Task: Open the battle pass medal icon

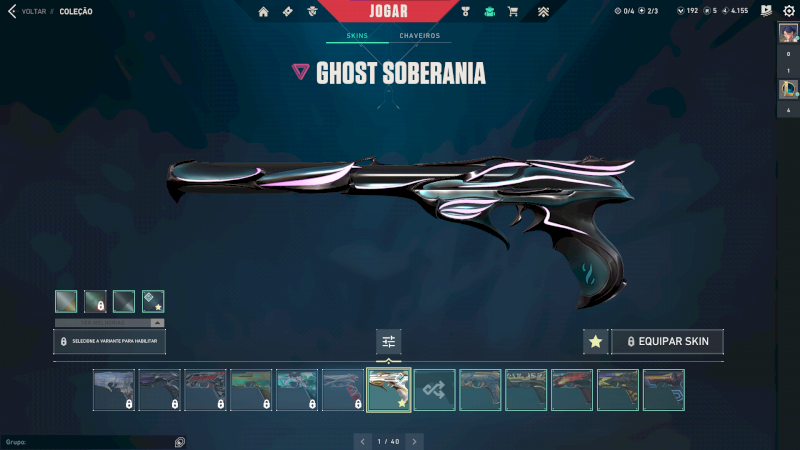Action: [x=466, y=12]
